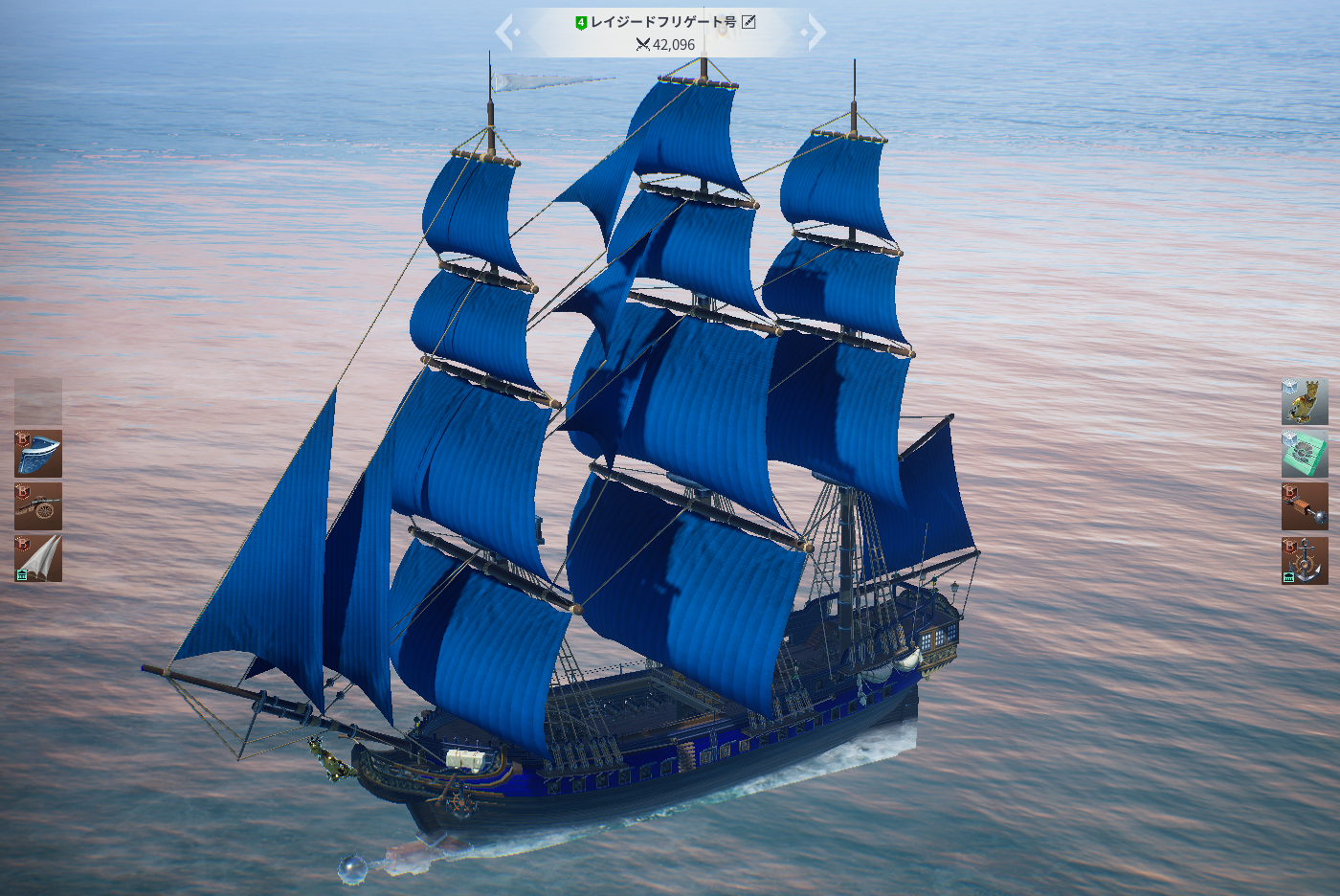The image size is (1340, 896).
Task: Select the blue hull plating equipment slot
Action: 38,454
